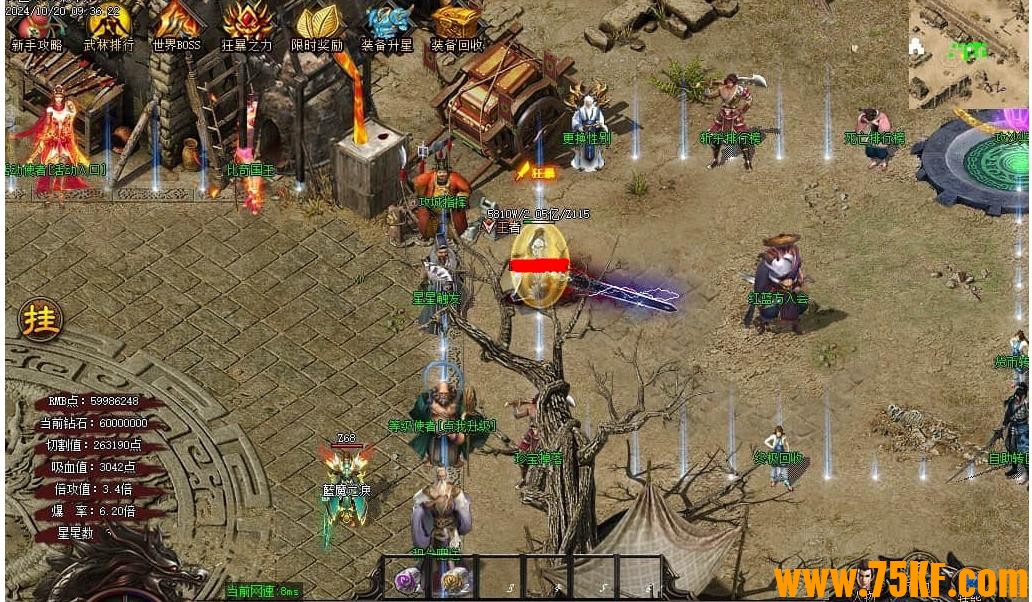
Task: Open the 狂暴之力 berserk power menu
Action: coord(247,26)
